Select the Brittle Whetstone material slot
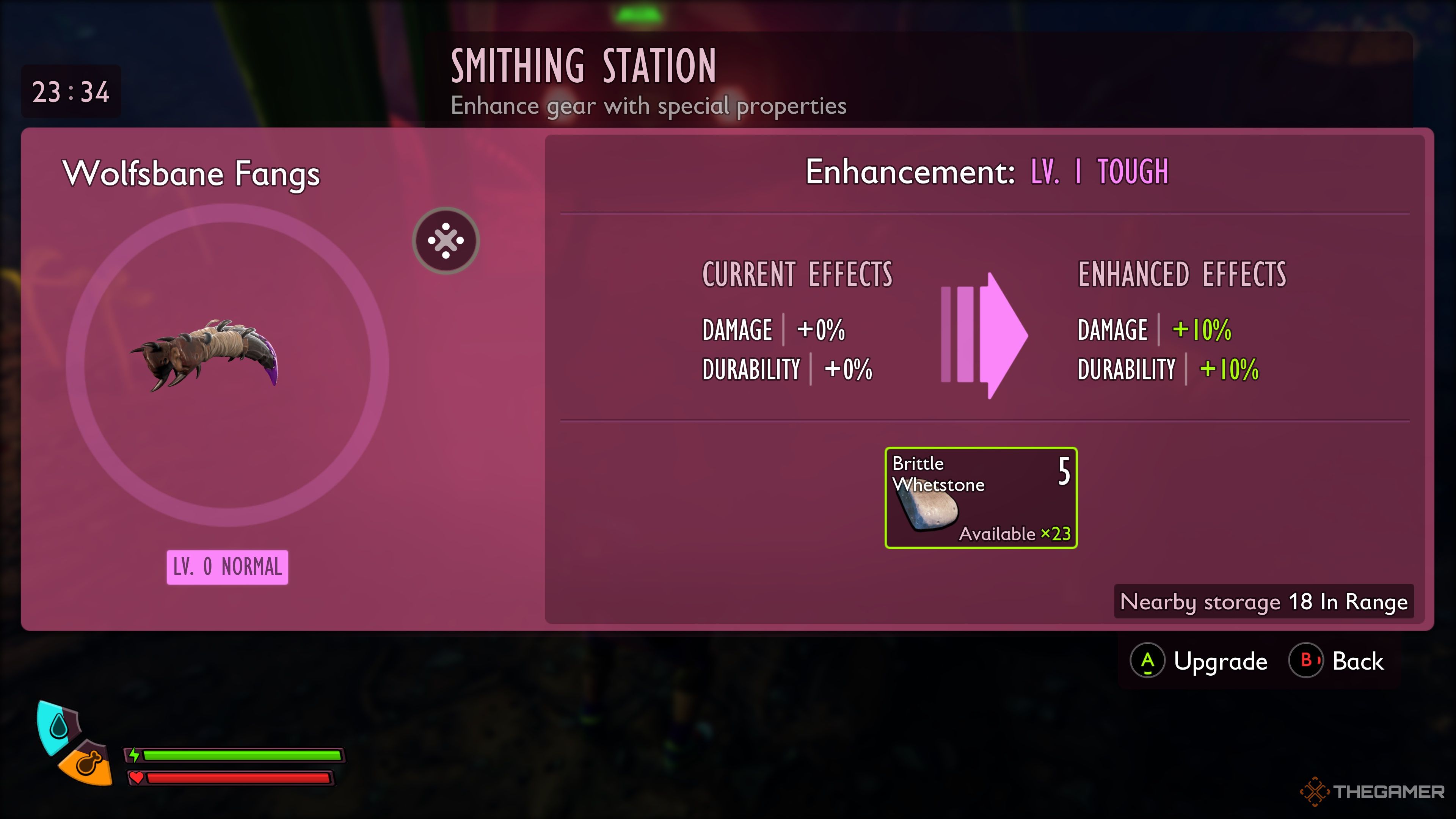 981,497
